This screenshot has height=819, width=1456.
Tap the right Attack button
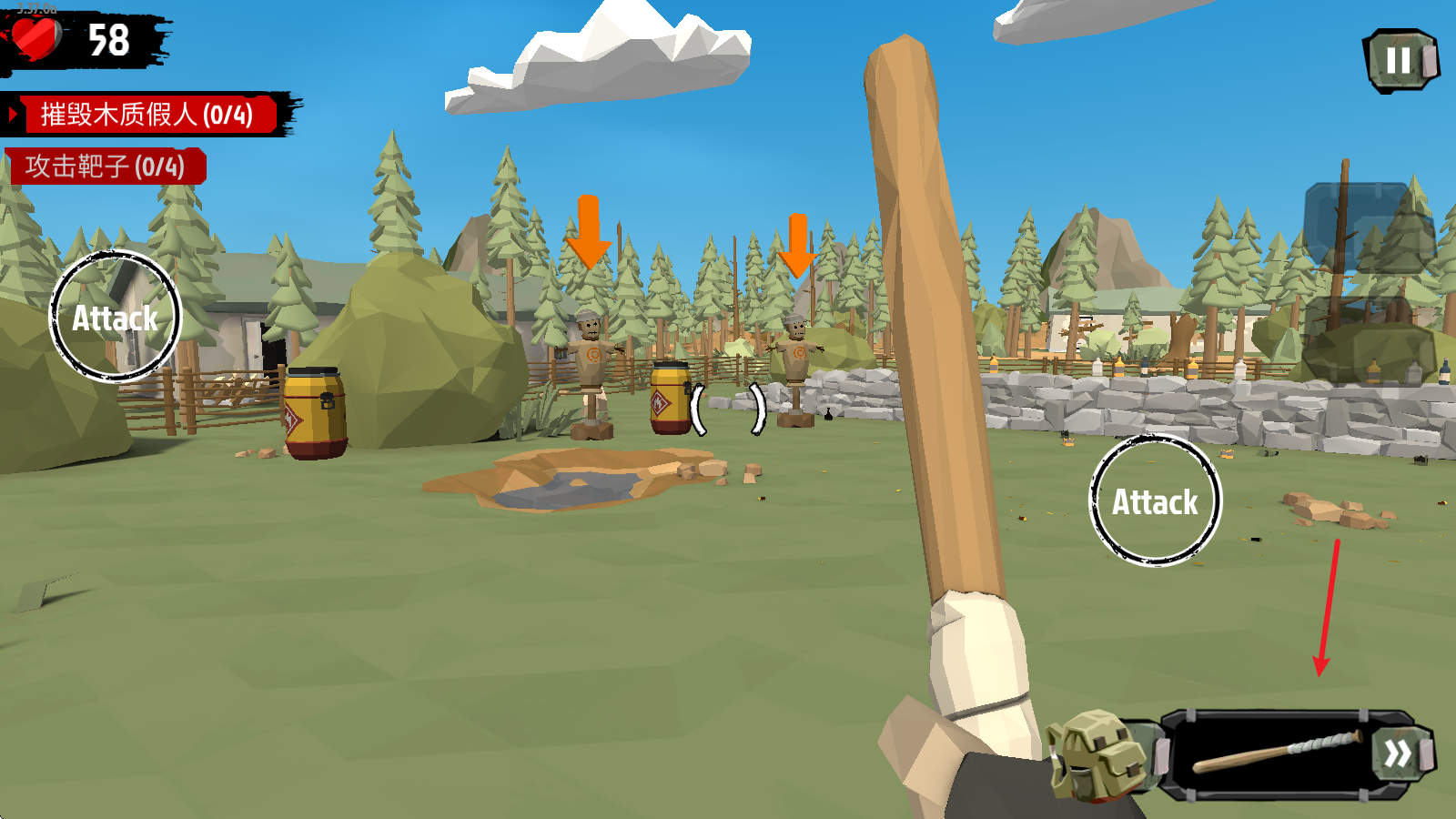pos(1155,500)
